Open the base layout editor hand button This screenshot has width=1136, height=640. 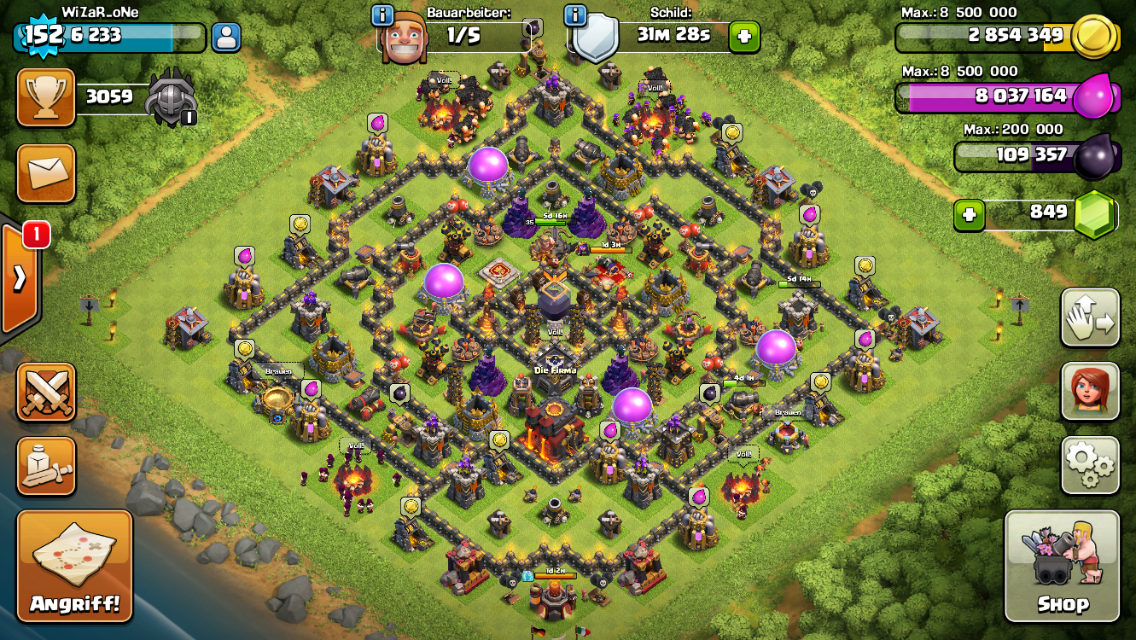(1089, 318)
